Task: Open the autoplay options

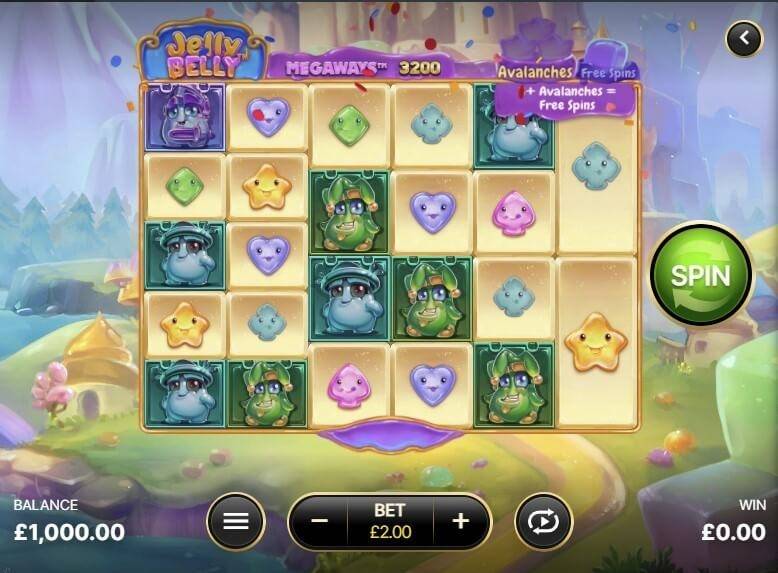Action: tap(543, 521)
